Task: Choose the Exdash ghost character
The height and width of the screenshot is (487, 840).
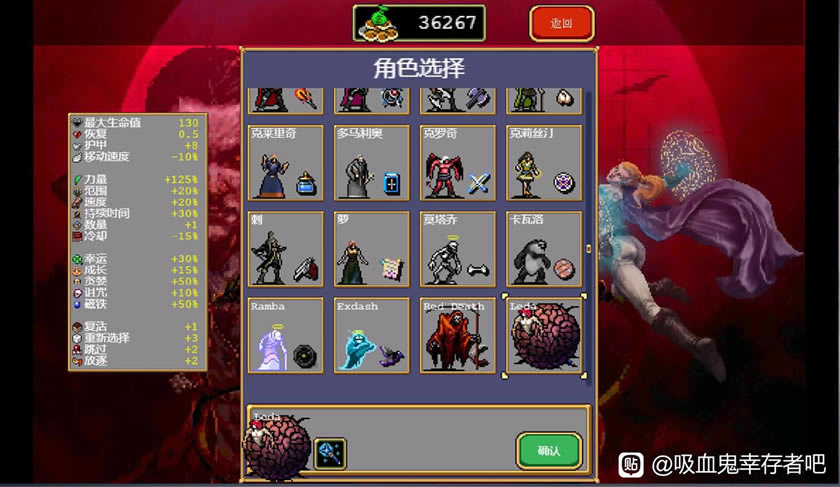Action: pos(372,335)
